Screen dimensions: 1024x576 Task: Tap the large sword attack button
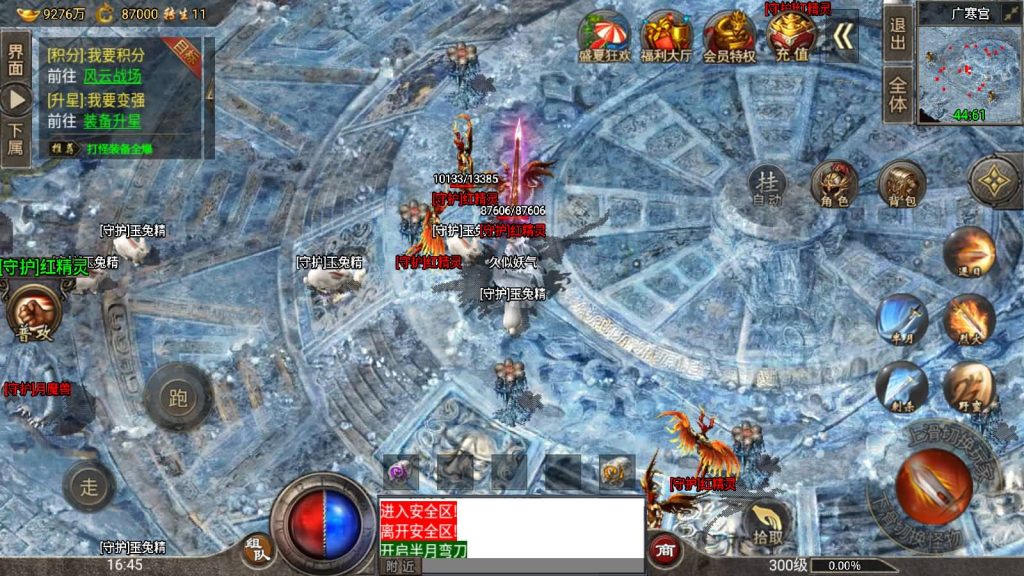[x=932, y=486]
